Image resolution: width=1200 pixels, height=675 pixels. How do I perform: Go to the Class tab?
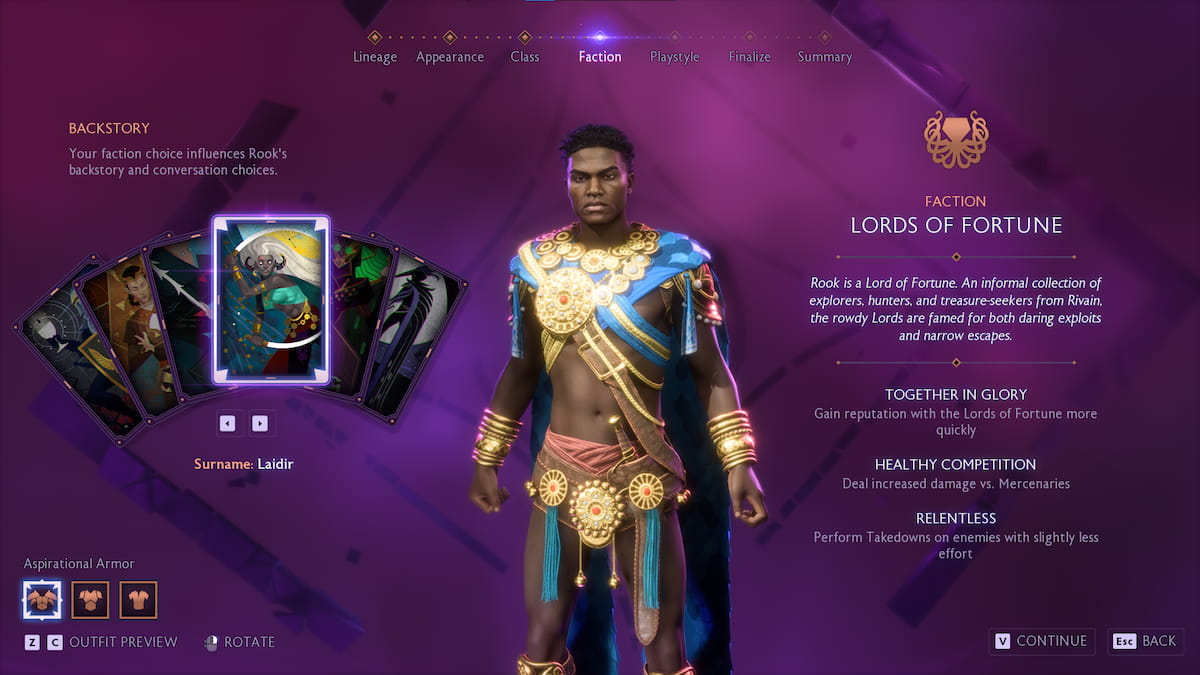(525, 56)
